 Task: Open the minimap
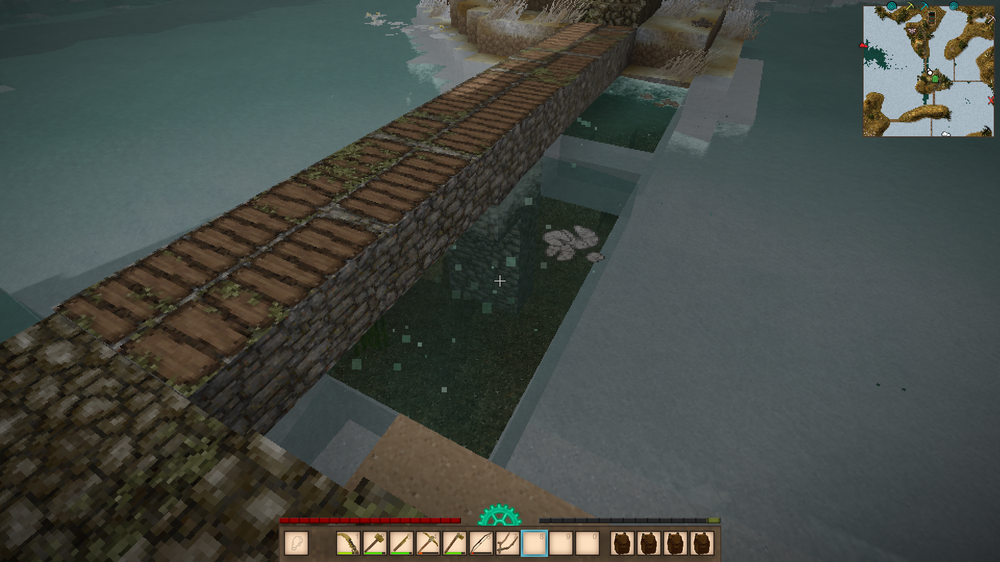pyautogui.click(x=928, y=70)
